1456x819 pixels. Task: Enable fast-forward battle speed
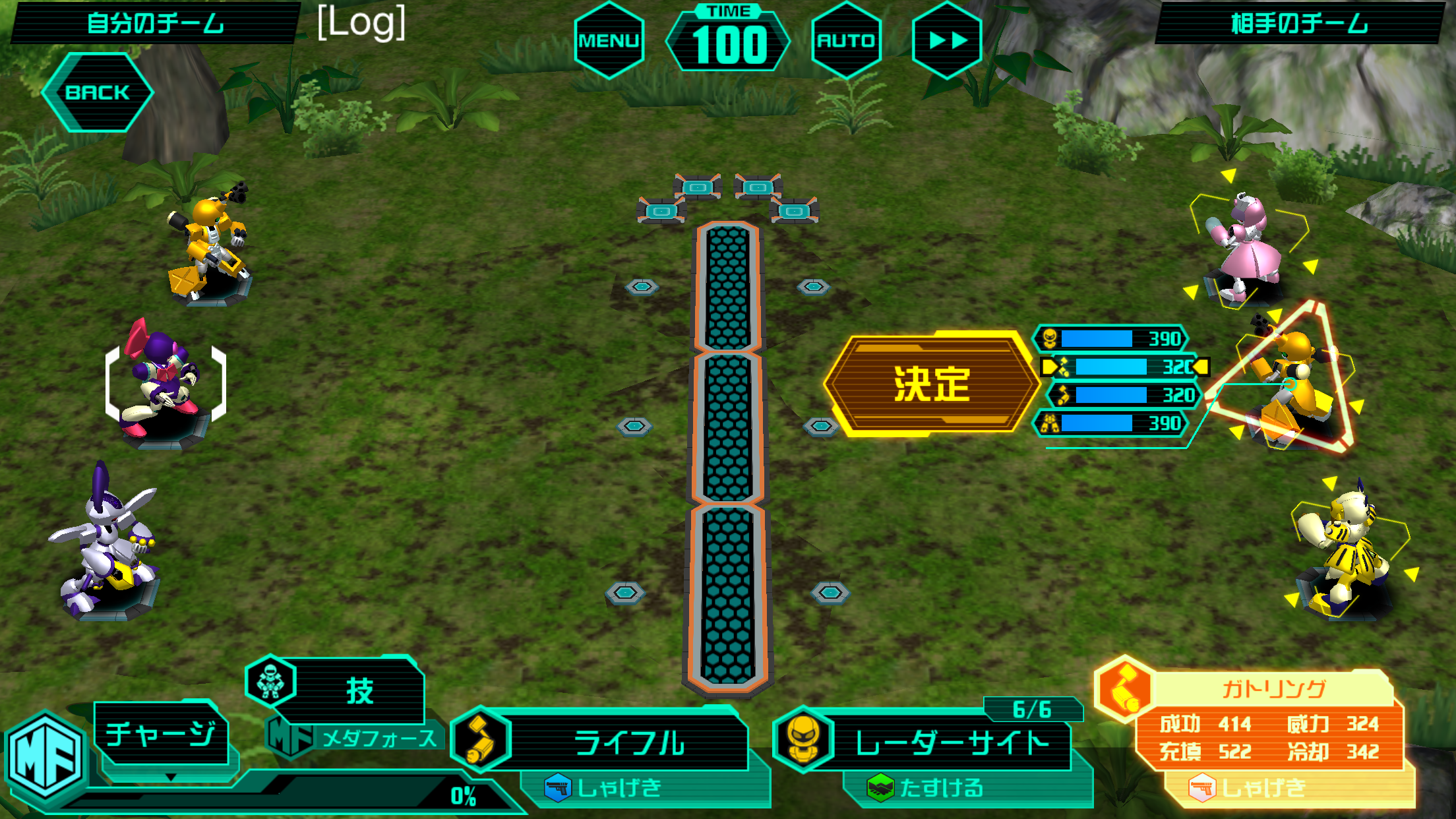pyautogui.click(x=948, y=40)
